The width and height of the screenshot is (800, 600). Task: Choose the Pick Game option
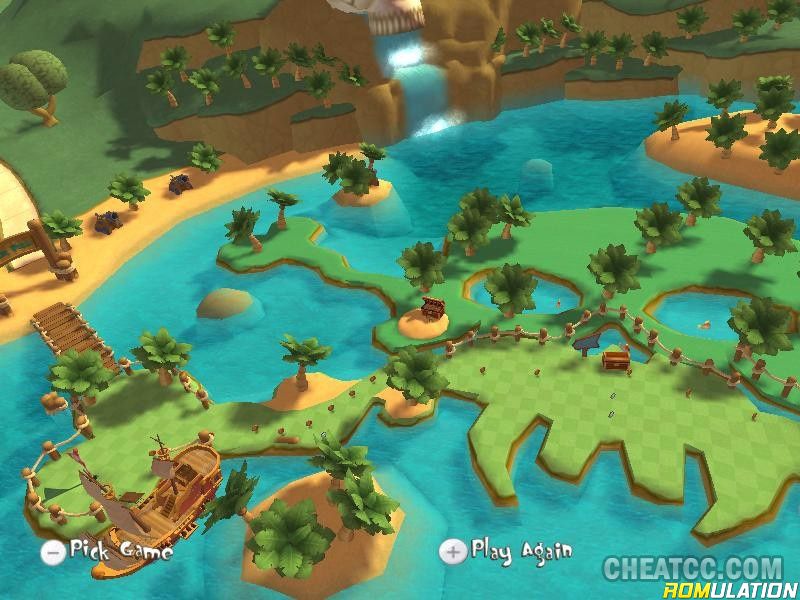click(x=108, y=550)
